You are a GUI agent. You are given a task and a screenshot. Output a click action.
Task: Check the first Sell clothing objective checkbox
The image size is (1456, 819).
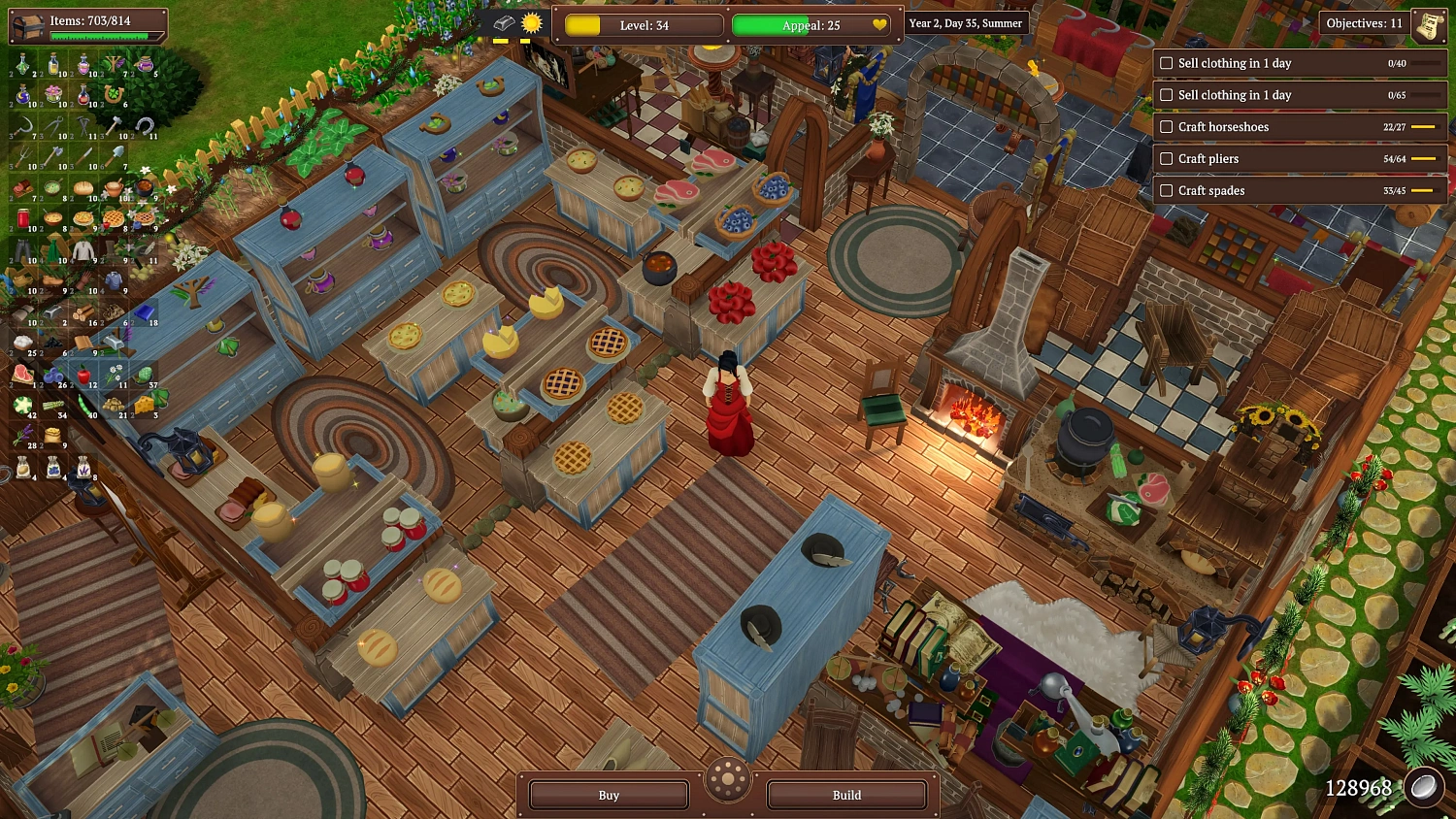(x=1166, y=63)
